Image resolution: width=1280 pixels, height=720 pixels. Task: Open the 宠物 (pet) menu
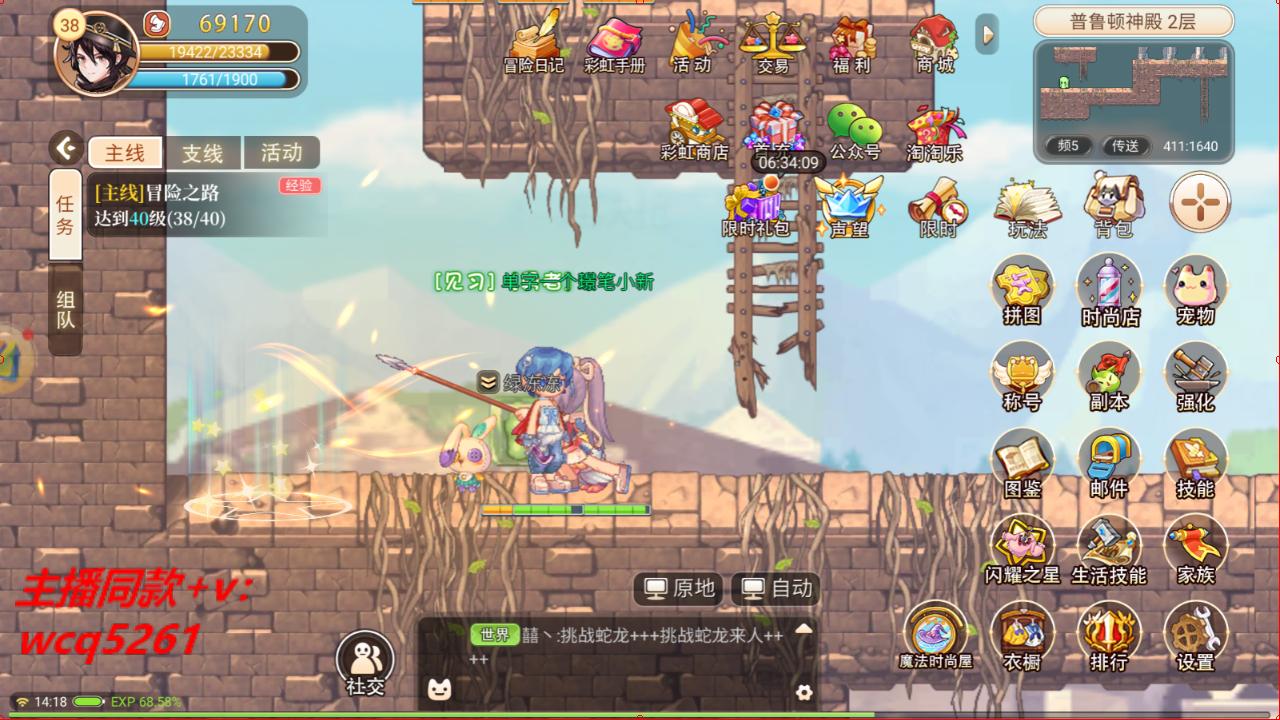(x=1196, y=290)
